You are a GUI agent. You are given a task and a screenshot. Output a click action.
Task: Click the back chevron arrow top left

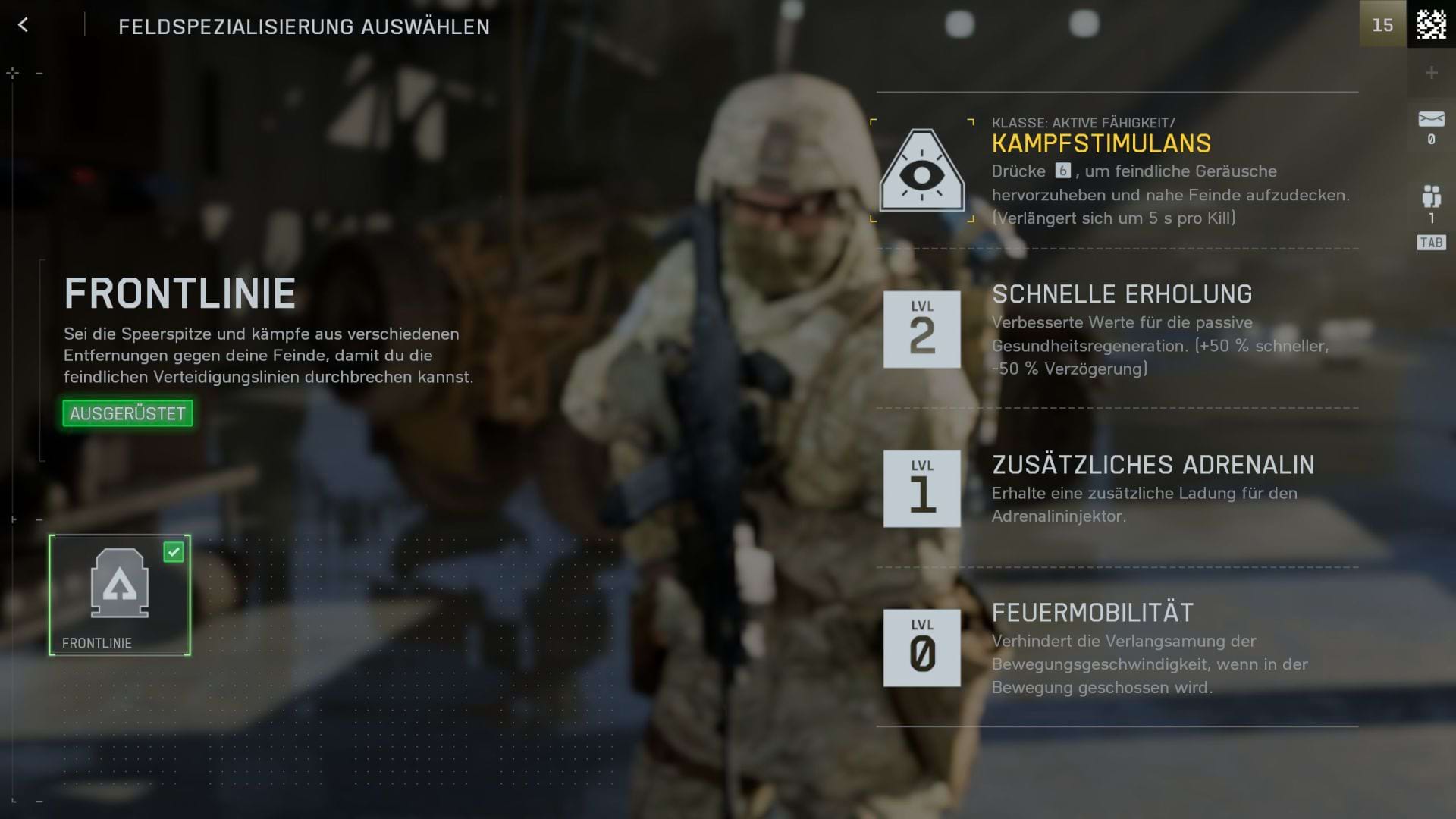[23, 25]
